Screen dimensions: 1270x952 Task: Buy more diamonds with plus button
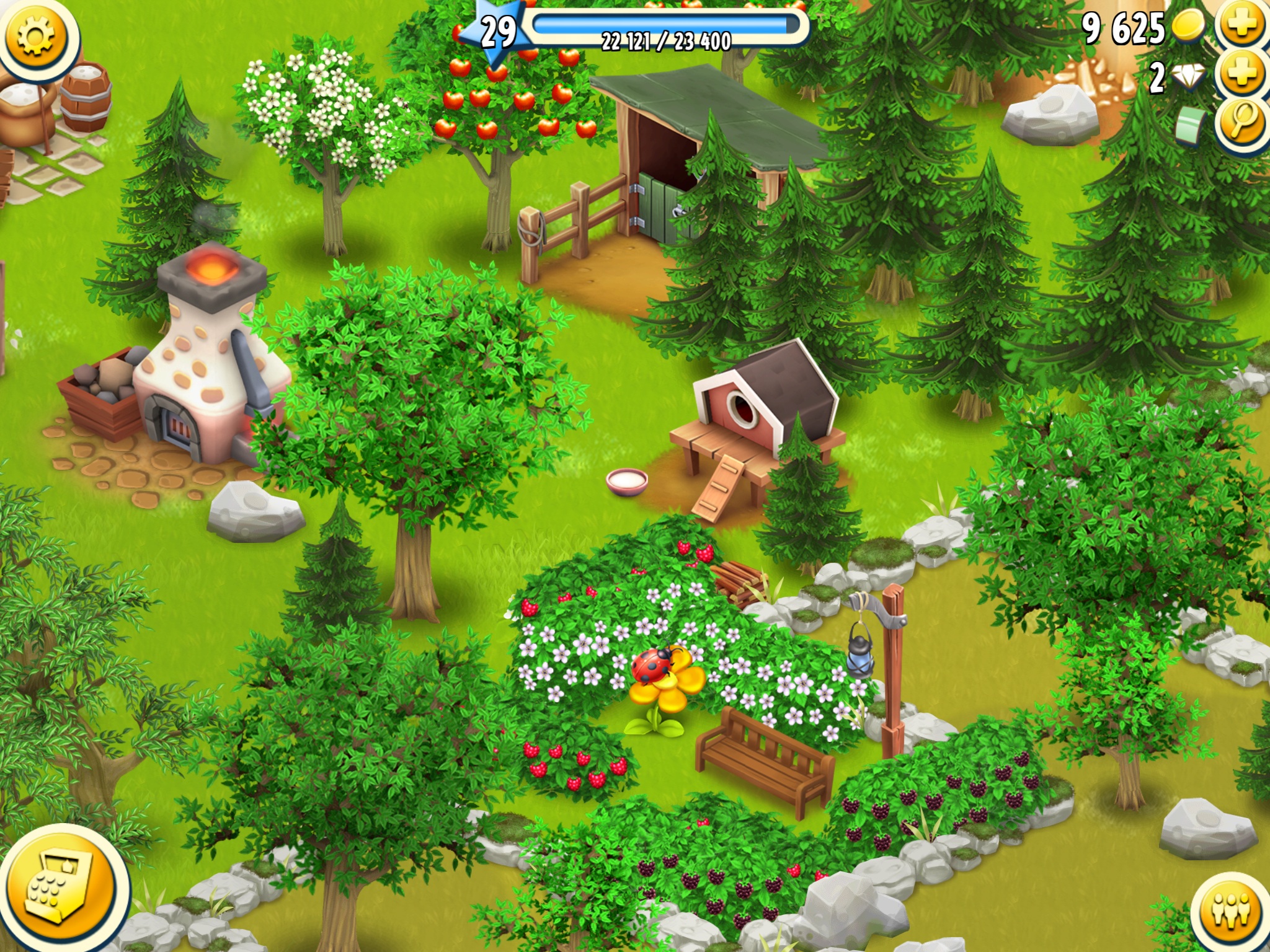coord(1242,74)
